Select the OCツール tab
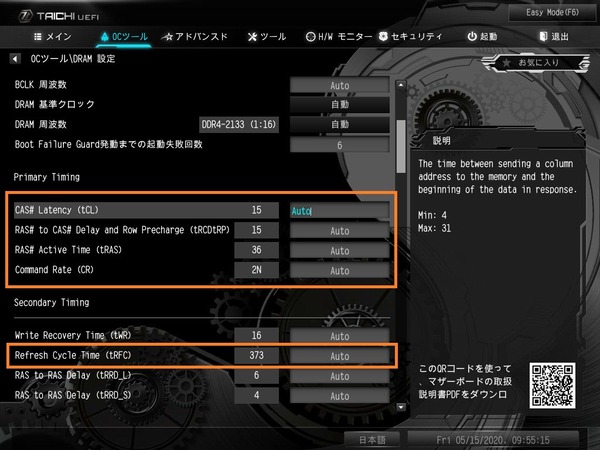Viewport: 600px width, 450px height. 124,37
